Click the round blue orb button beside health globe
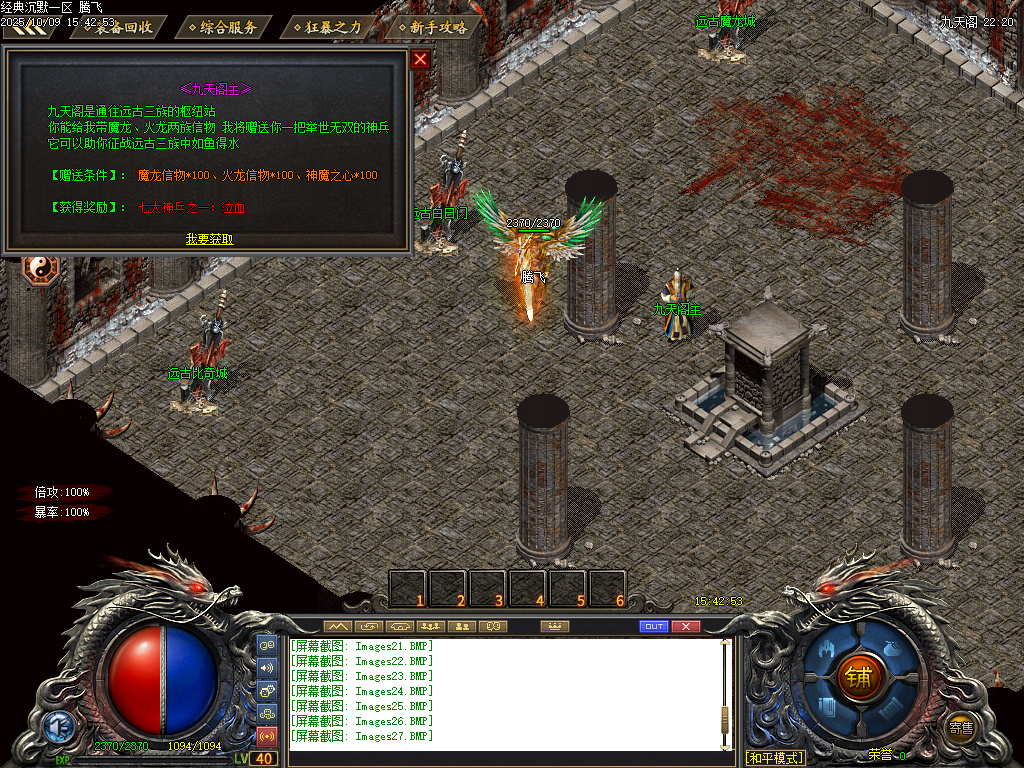 (59, 725)
